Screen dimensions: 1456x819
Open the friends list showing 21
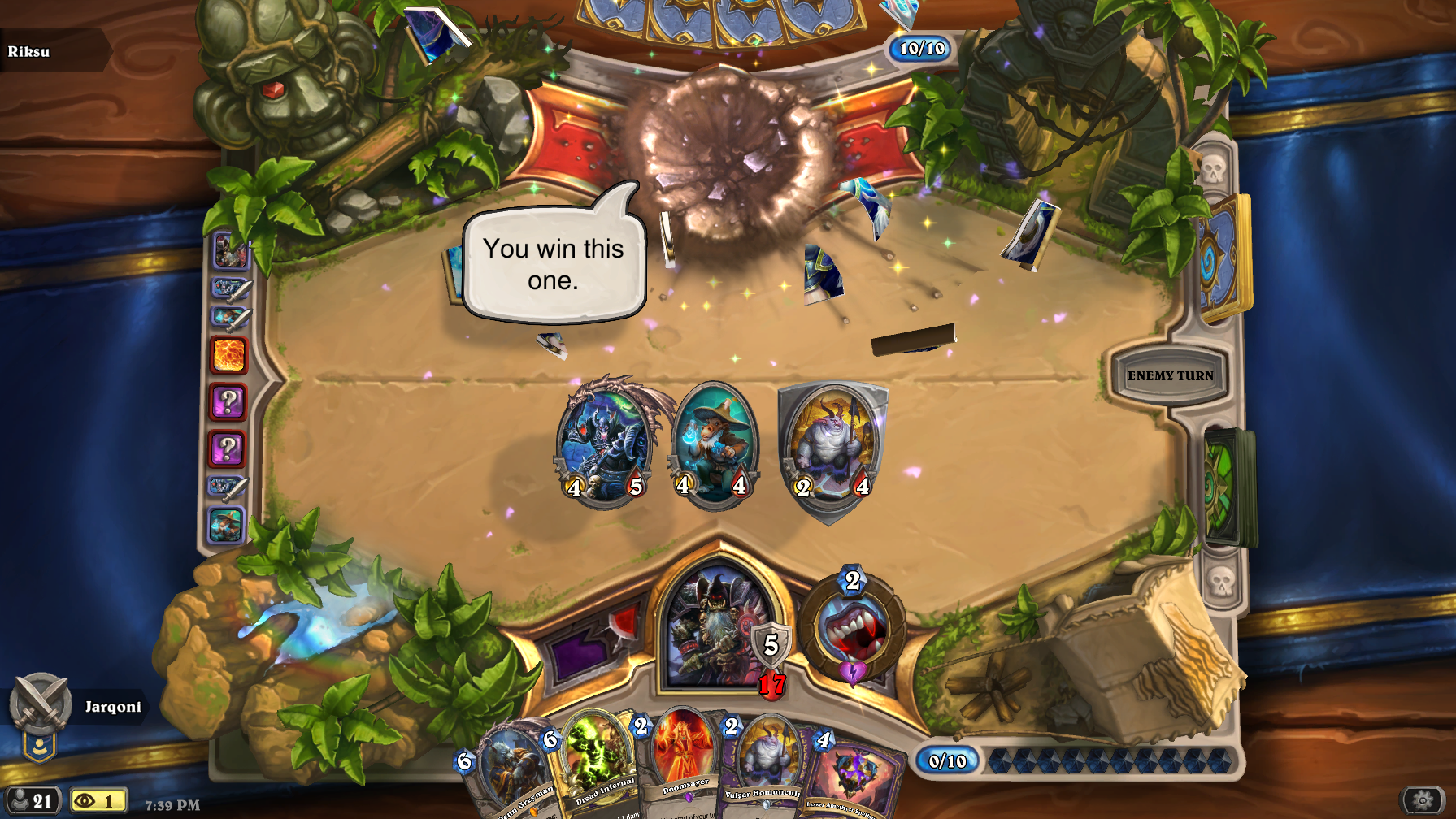pyautogui.click(x=31, y=801)
